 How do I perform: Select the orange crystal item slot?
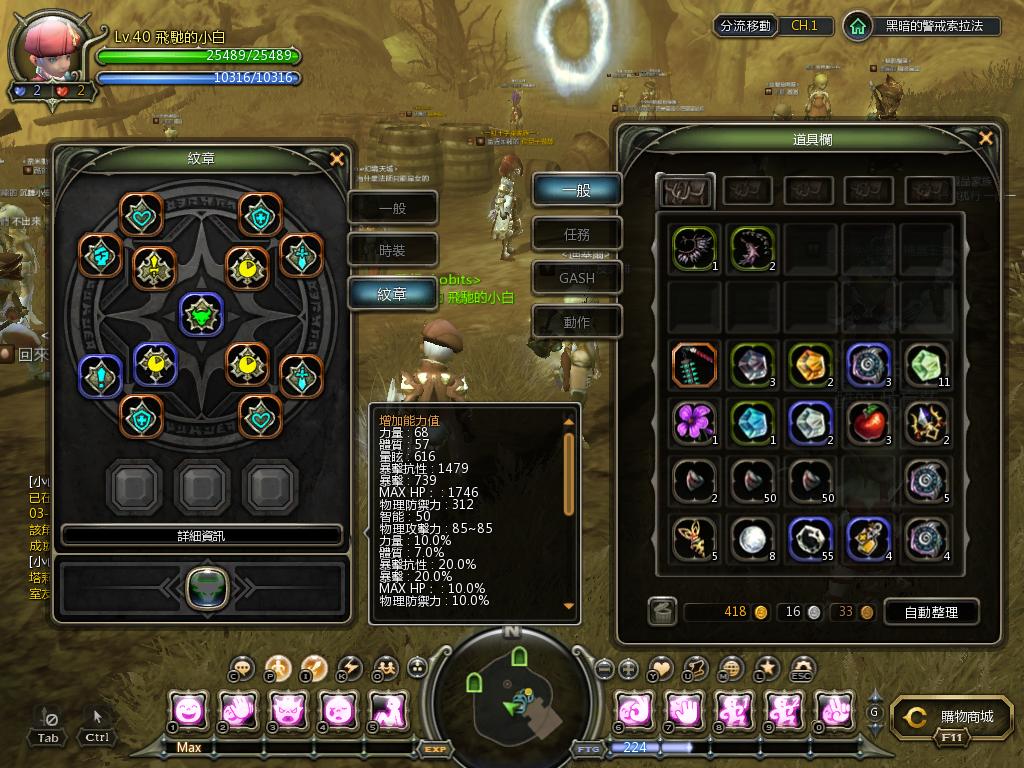(811, 364)
